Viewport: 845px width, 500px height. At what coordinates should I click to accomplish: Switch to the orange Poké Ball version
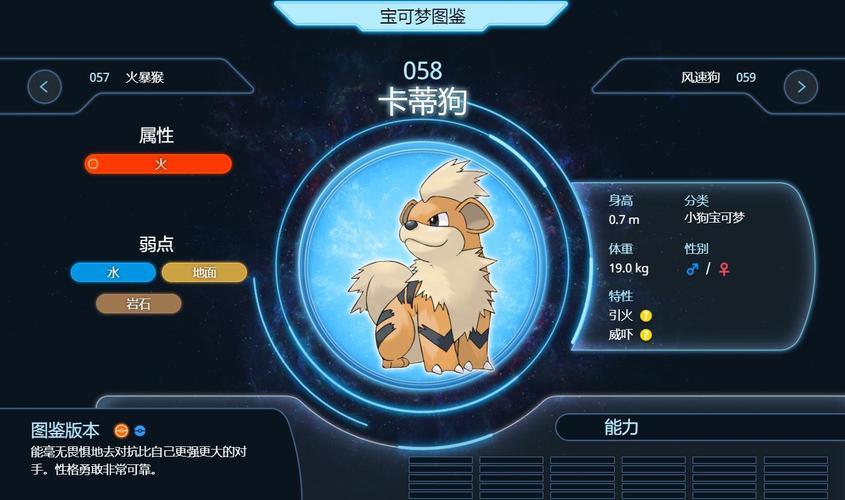[x=121, y=431]
